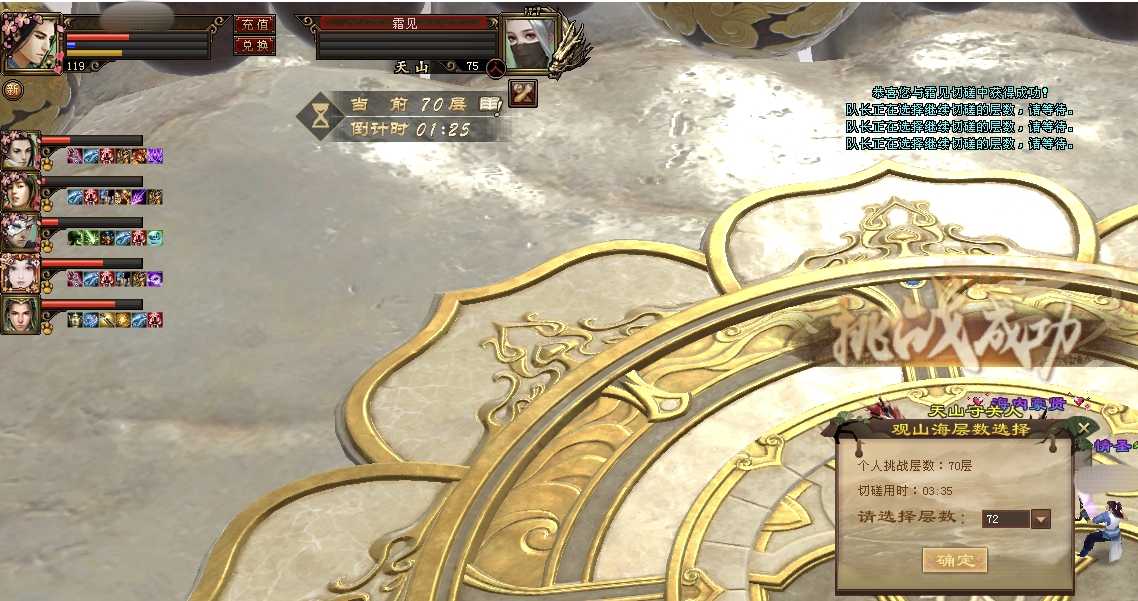Select the fifth party member portrait
Image resolution: width=1138 pixels, height=601 pixels.
[18, 314]
